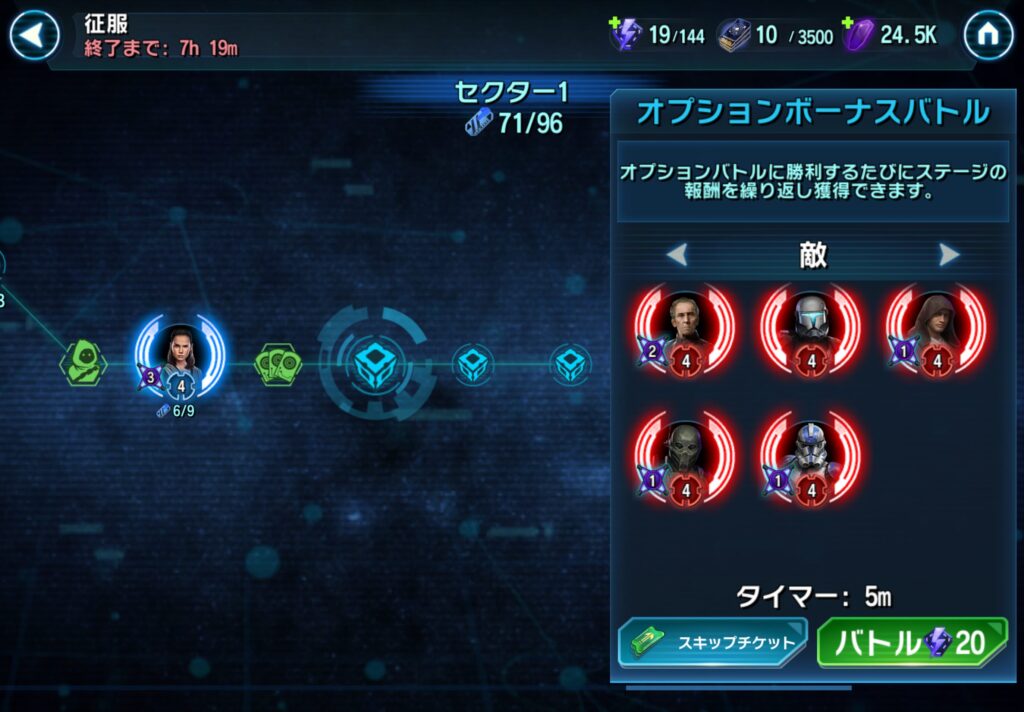Inspect the blue clone trooper enemy portrait
This screenshot has height=712, width=1024.
(x=811, y=455)
